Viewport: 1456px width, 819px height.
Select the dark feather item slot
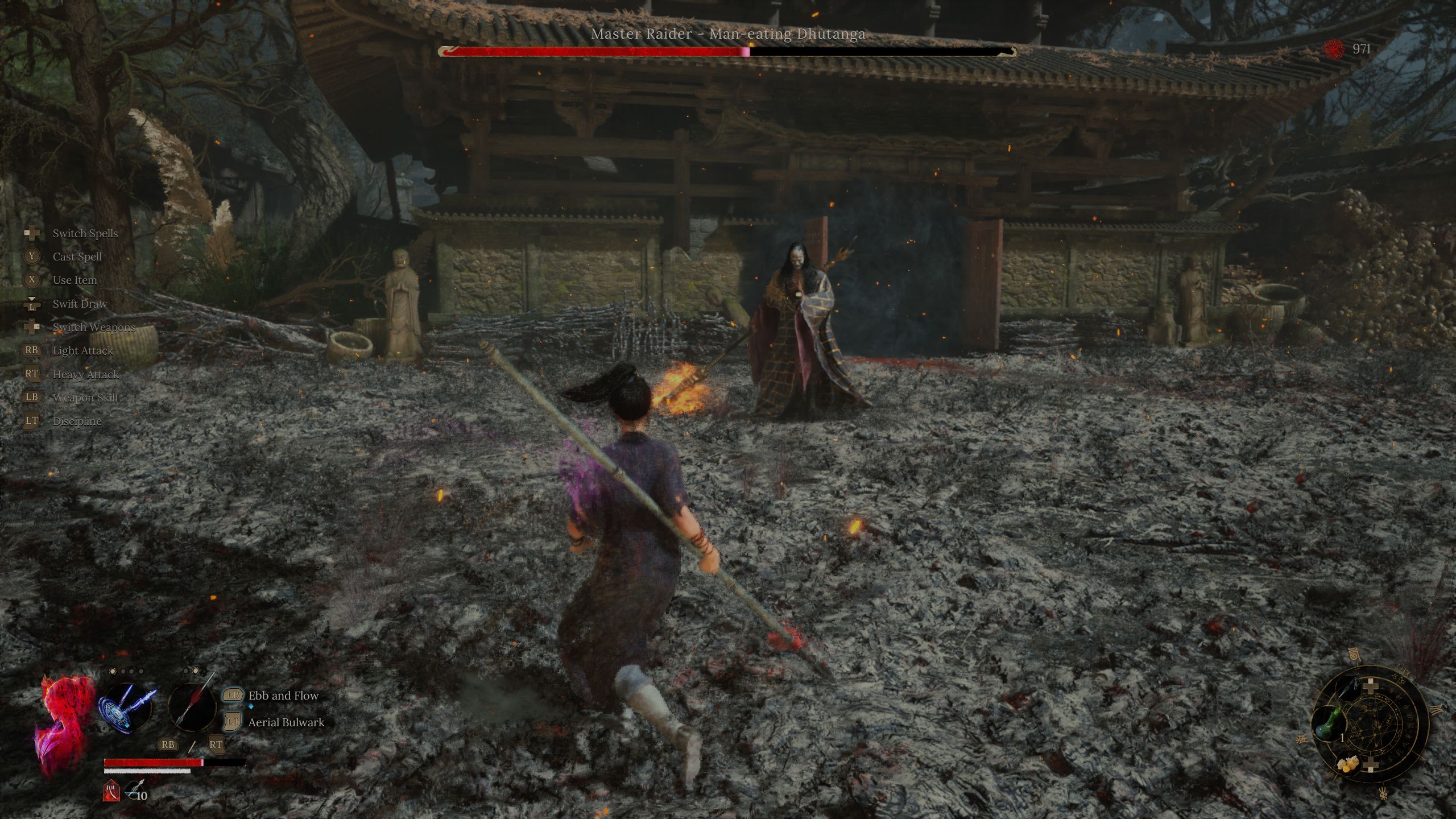[1349, 687]
